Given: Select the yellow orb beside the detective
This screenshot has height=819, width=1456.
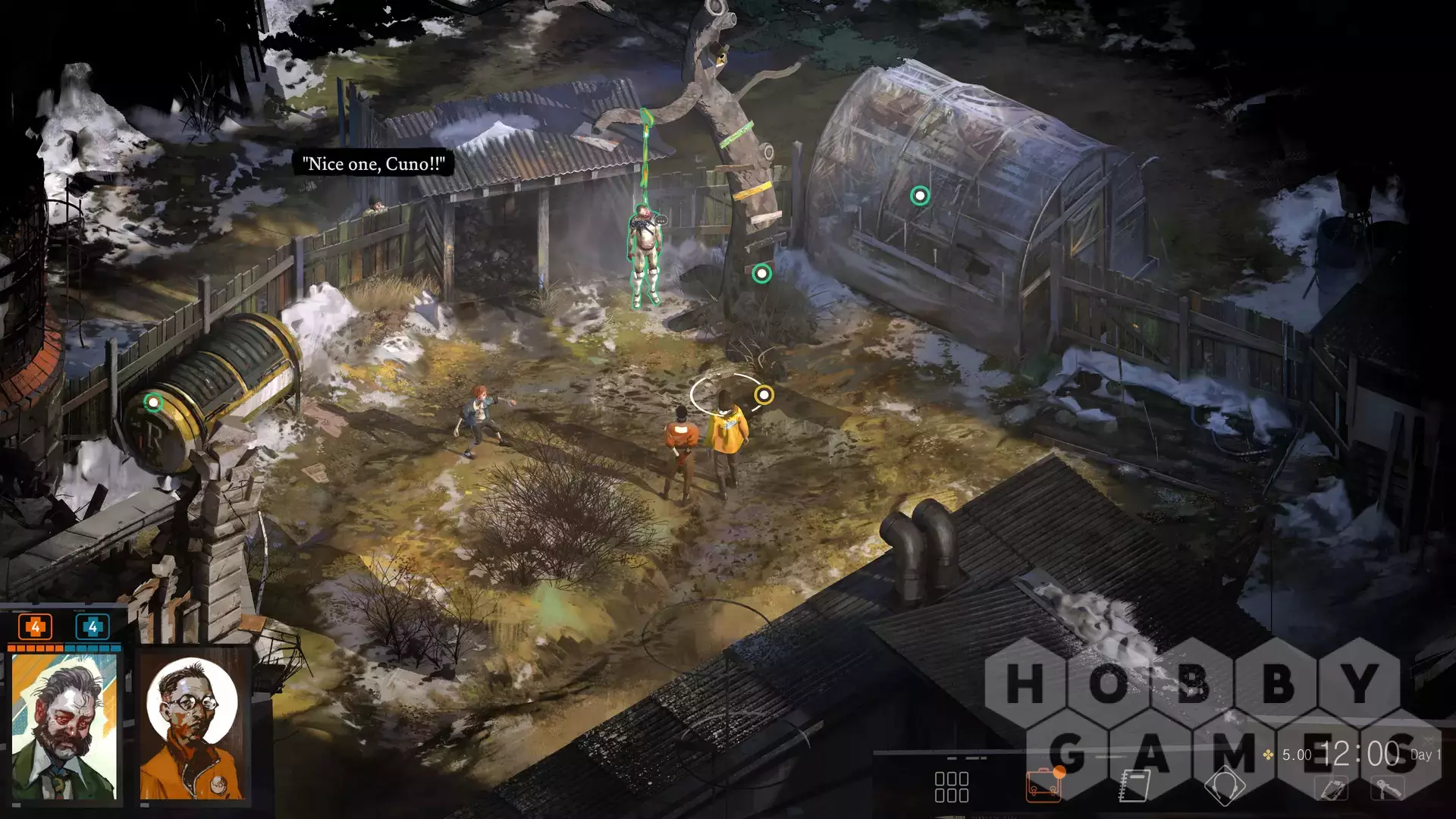Looking at the screenshot, I should point(764,394).
